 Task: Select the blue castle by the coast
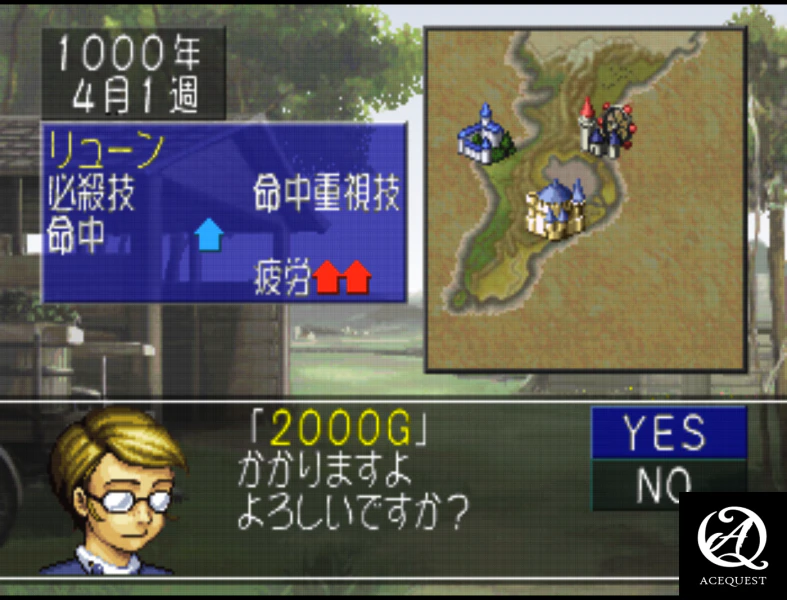(x=482, y=134)
